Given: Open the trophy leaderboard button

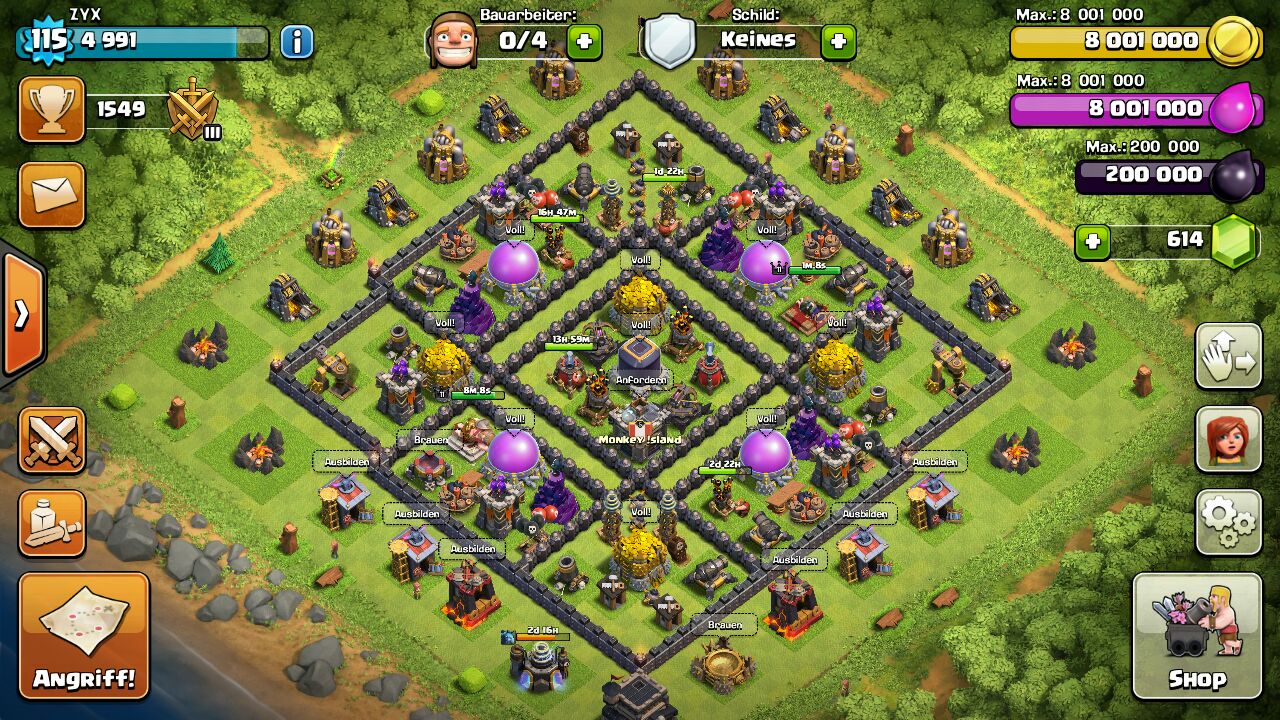Looking at the screenshot, I should click(51, 109).
